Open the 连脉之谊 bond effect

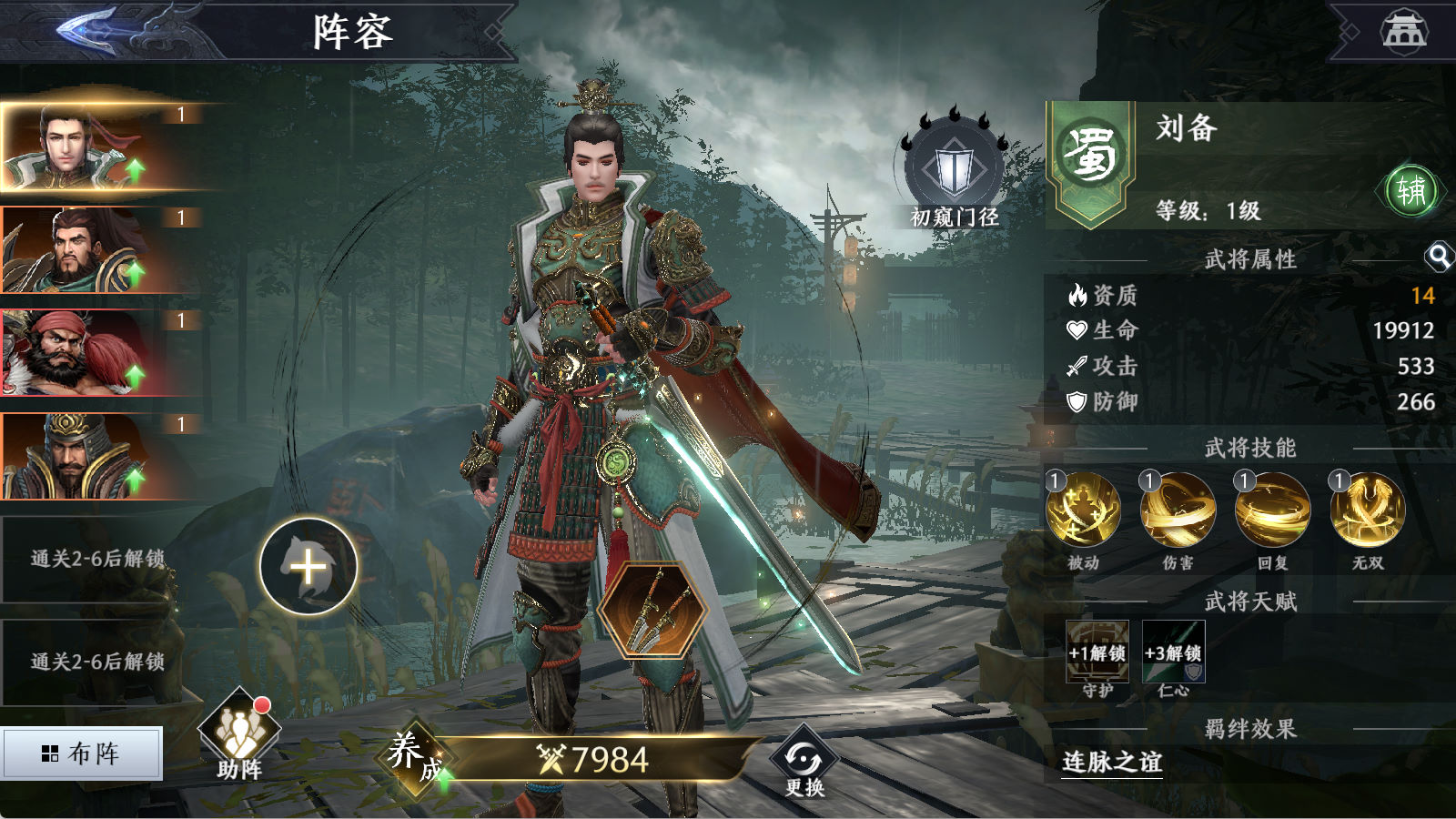tap(1112, 762)
